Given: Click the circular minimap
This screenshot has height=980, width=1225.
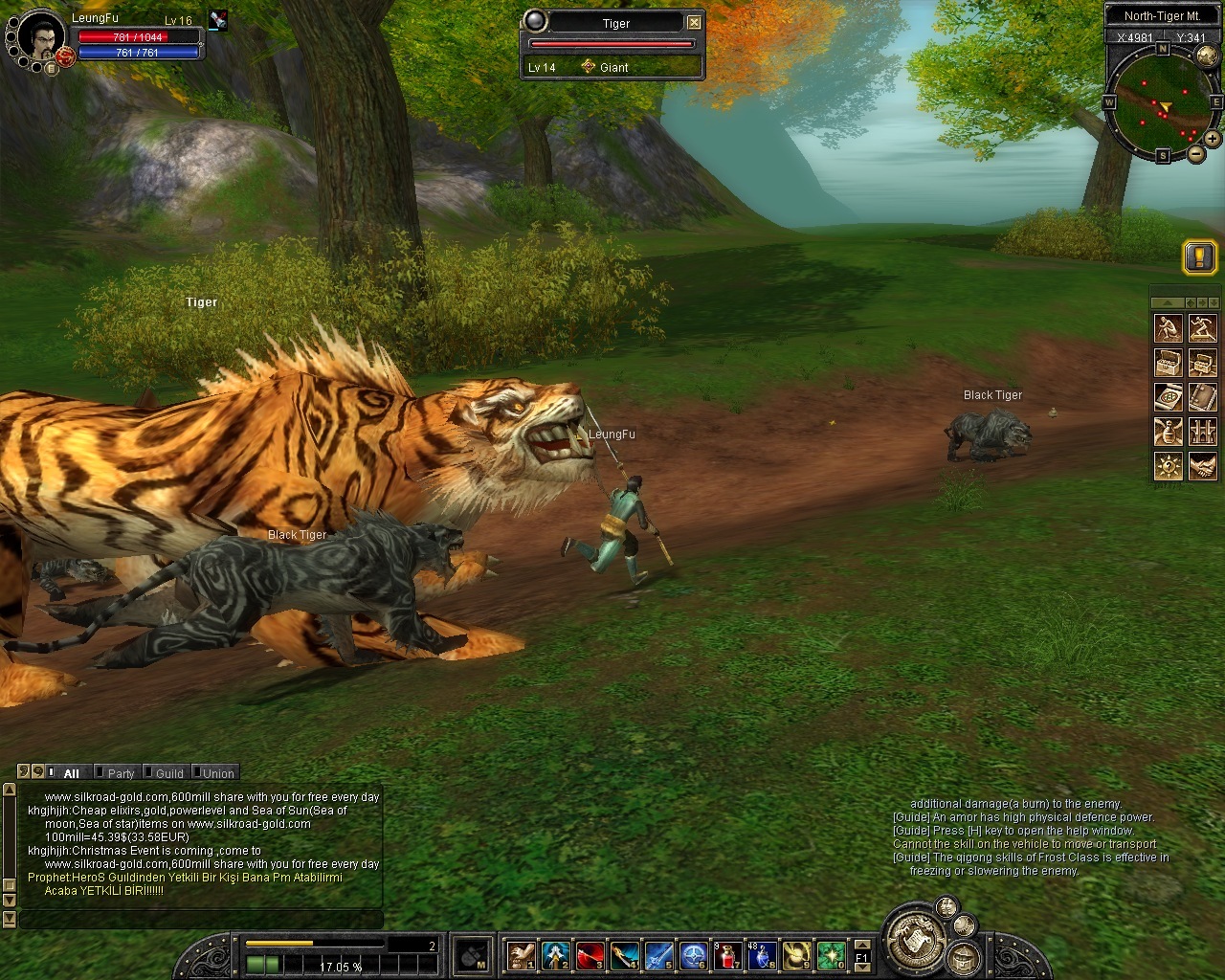Looking at the screenshot, I should 1162,103.
